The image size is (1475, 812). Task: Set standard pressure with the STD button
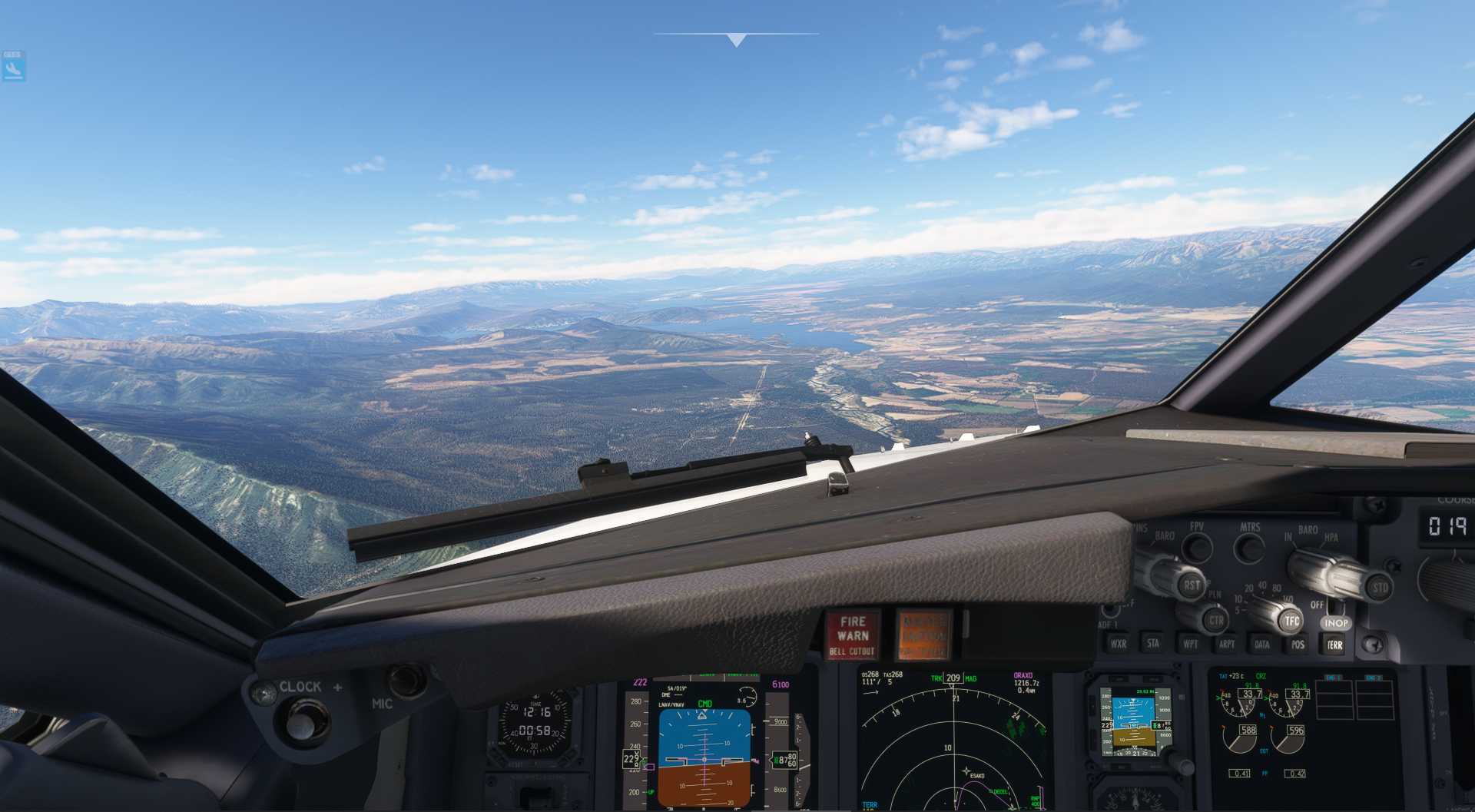point(1380,588)
